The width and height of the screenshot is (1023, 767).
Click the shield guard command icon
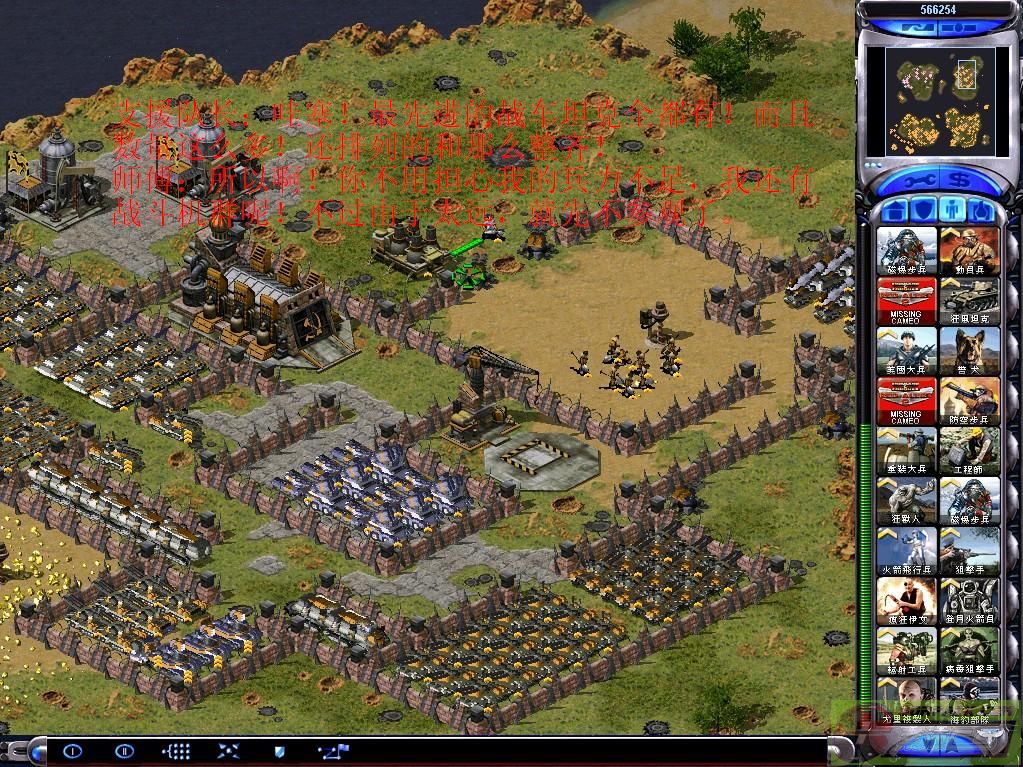click(279, 750)
